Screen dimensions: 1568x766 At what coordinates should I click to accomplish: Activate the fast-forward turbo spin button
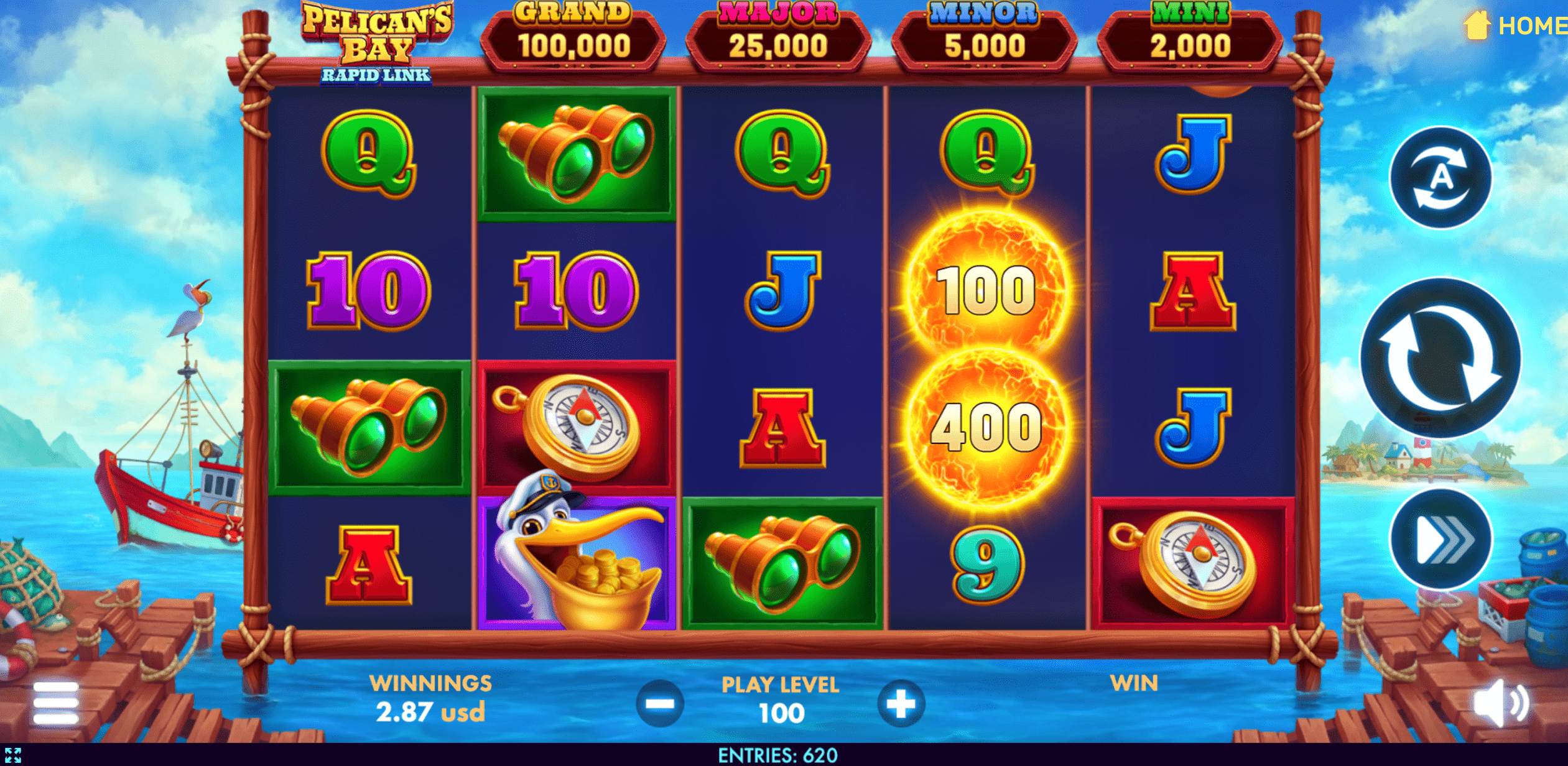[x=1440, y=539]
